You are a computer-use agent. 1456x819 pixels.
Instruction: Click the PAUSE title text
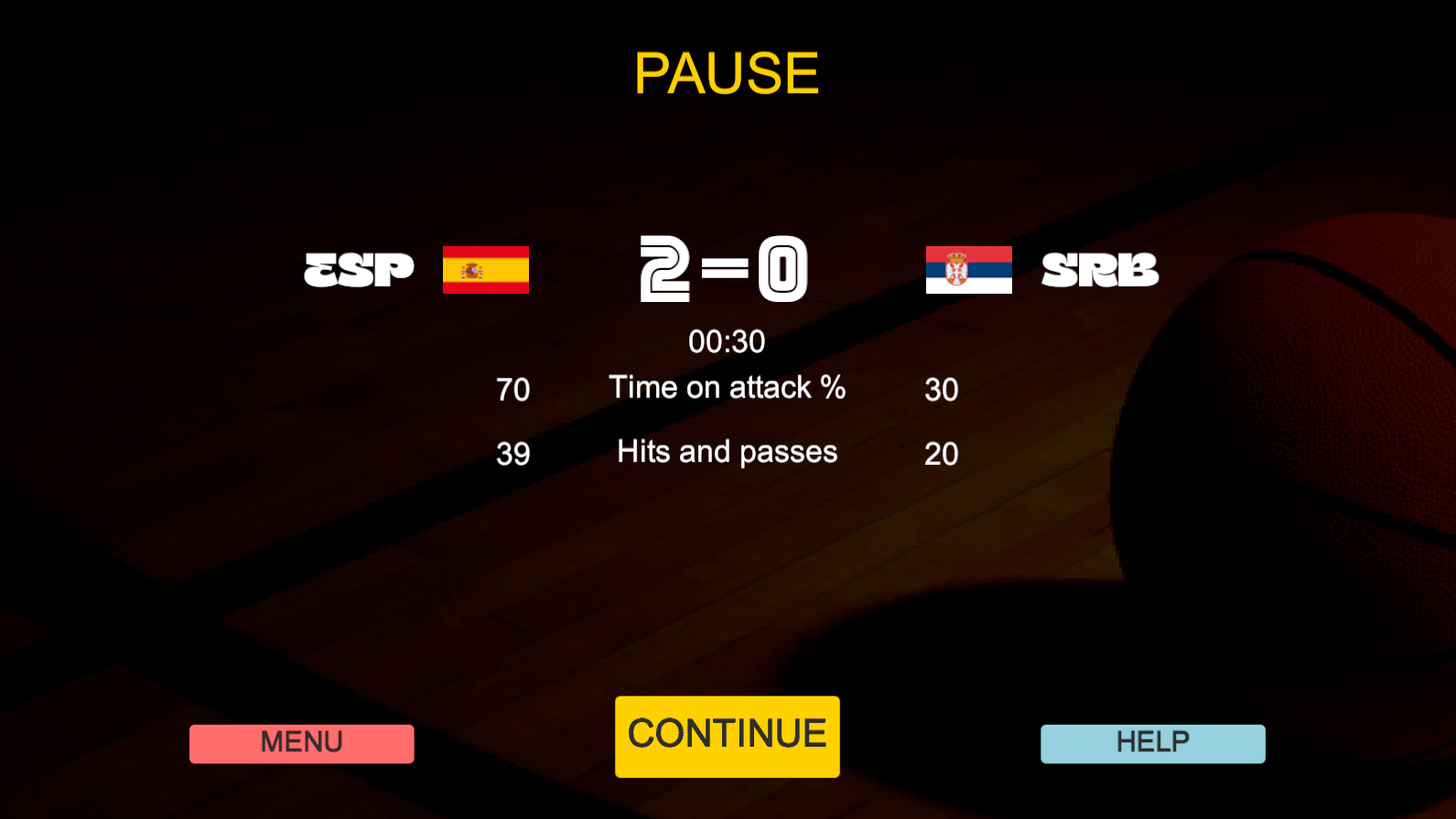[x=727, y=73]
